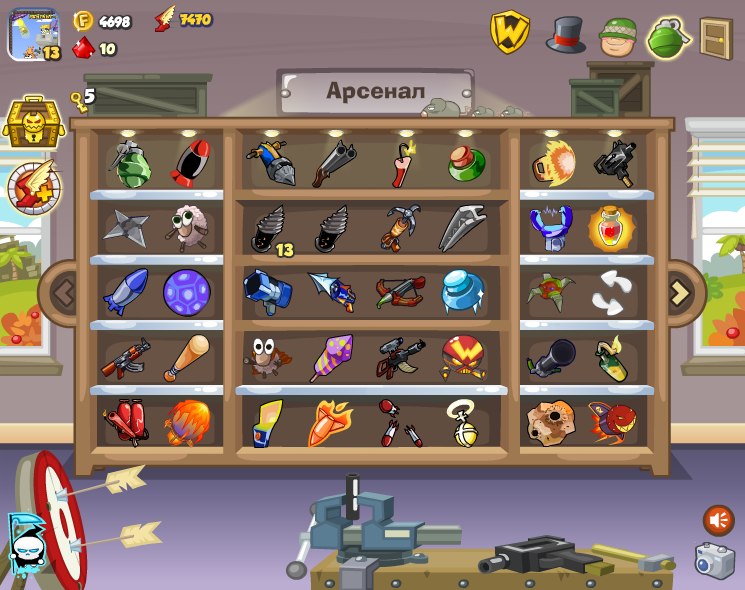
Task: Take a screenshot with the camera button
Action: click(x=715, y=561)
